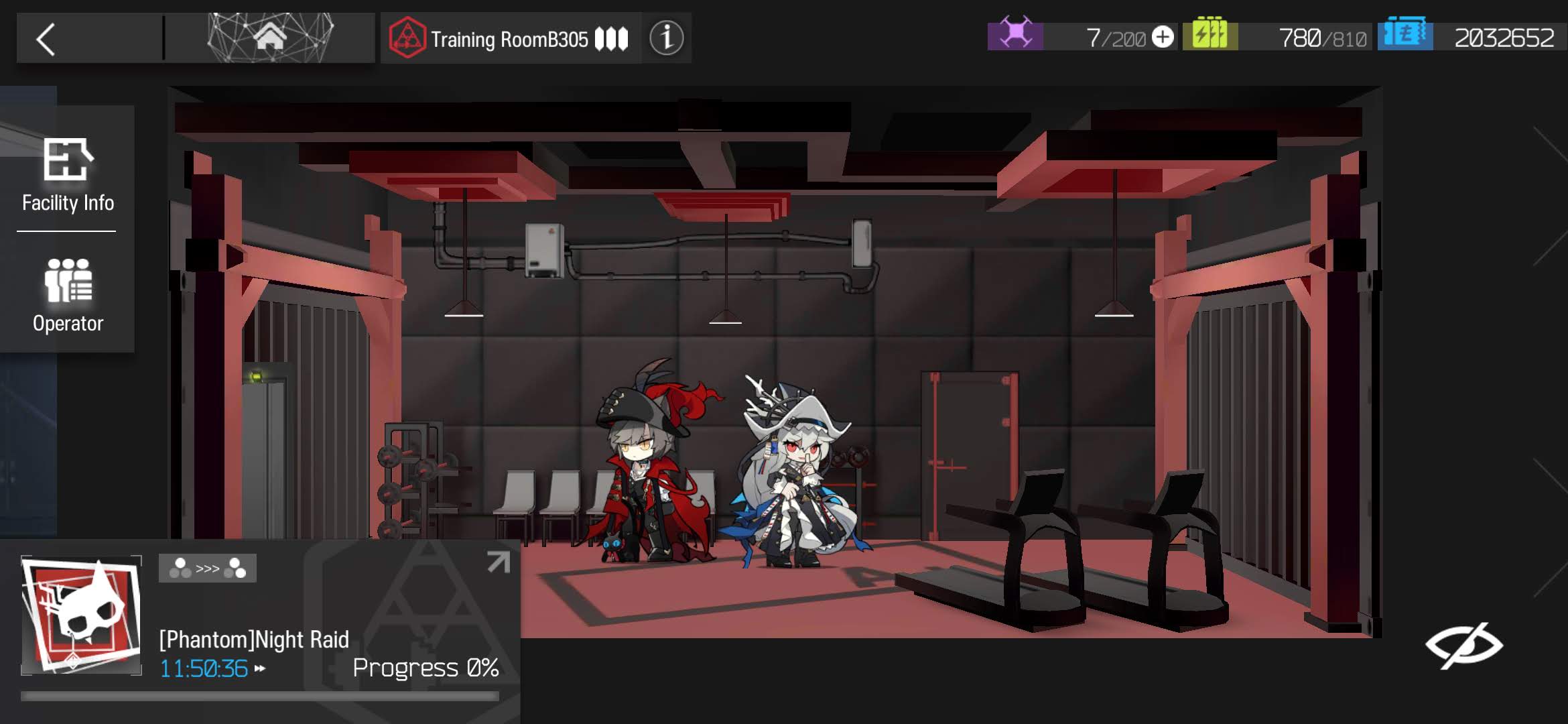The image size is (1568, 724).
Task: Expand the skill training panel arrow
Action: point(498,562)
